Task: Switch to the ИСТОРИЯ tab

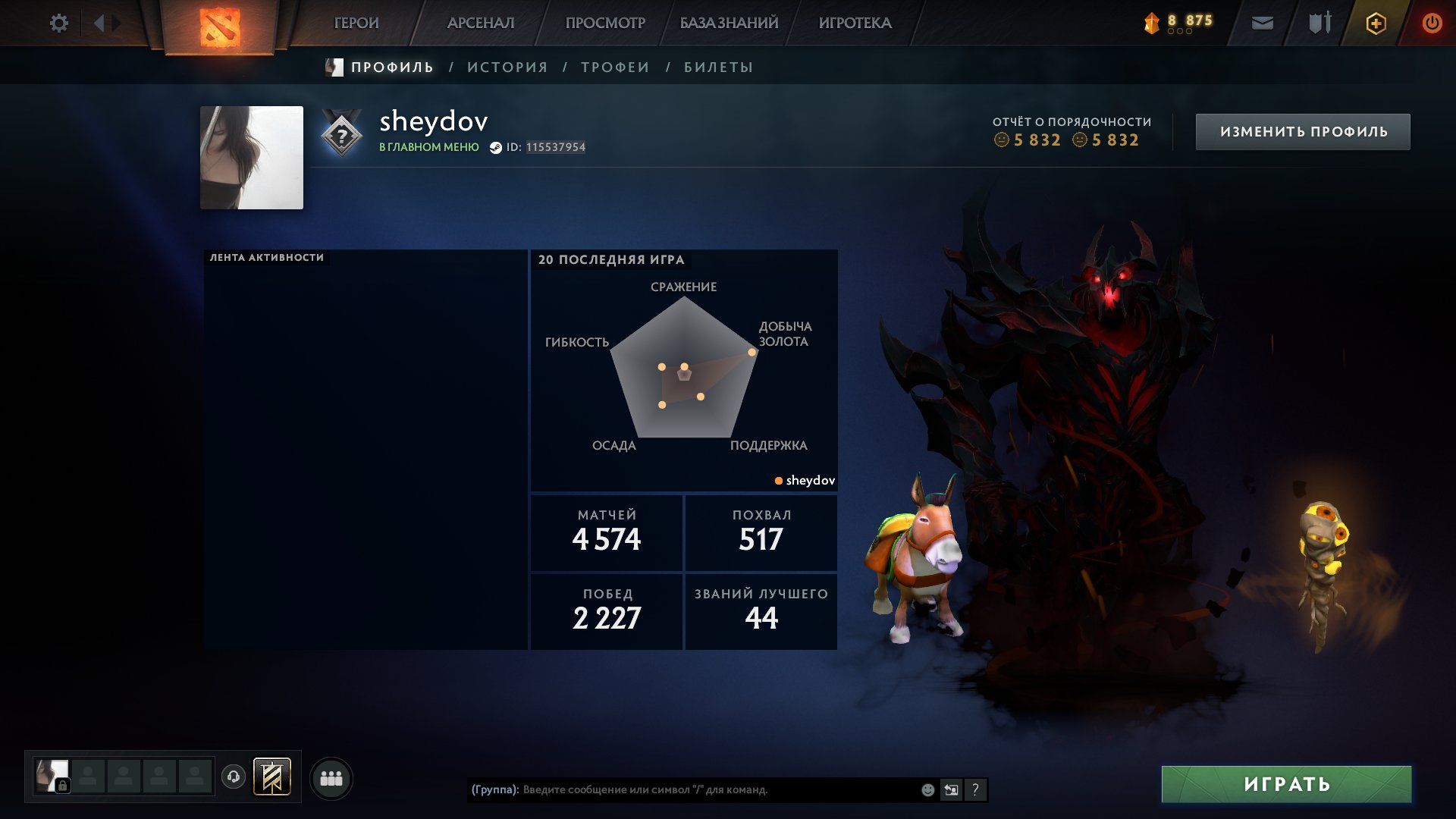Action: 507,67
